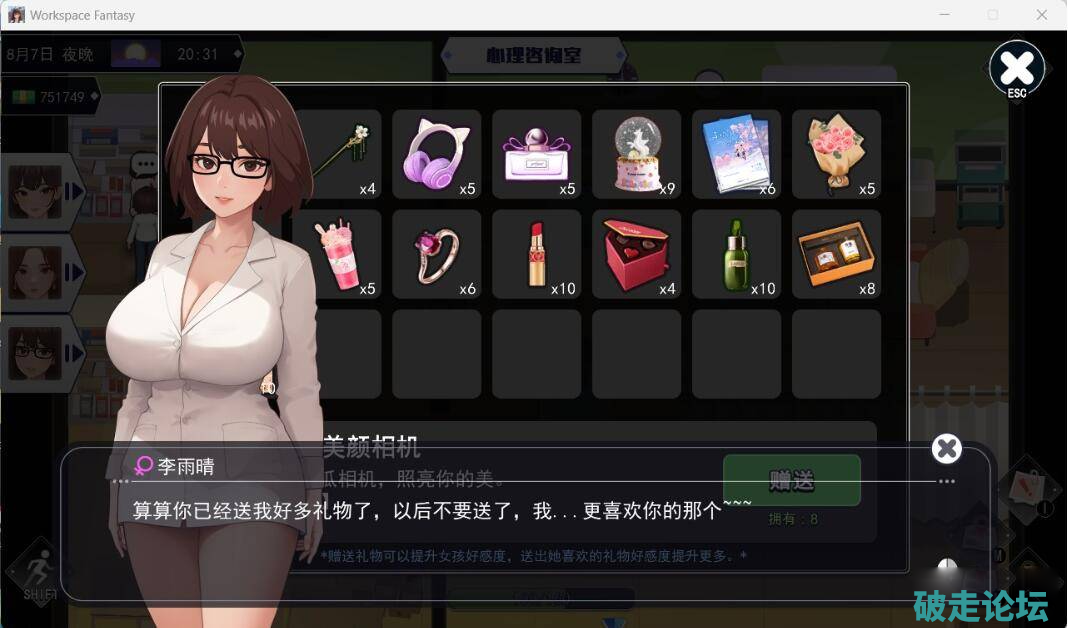This screenshot has width=1068, height=628.
Task: Select the blue tickets gift slot
Action: point(736,154)
